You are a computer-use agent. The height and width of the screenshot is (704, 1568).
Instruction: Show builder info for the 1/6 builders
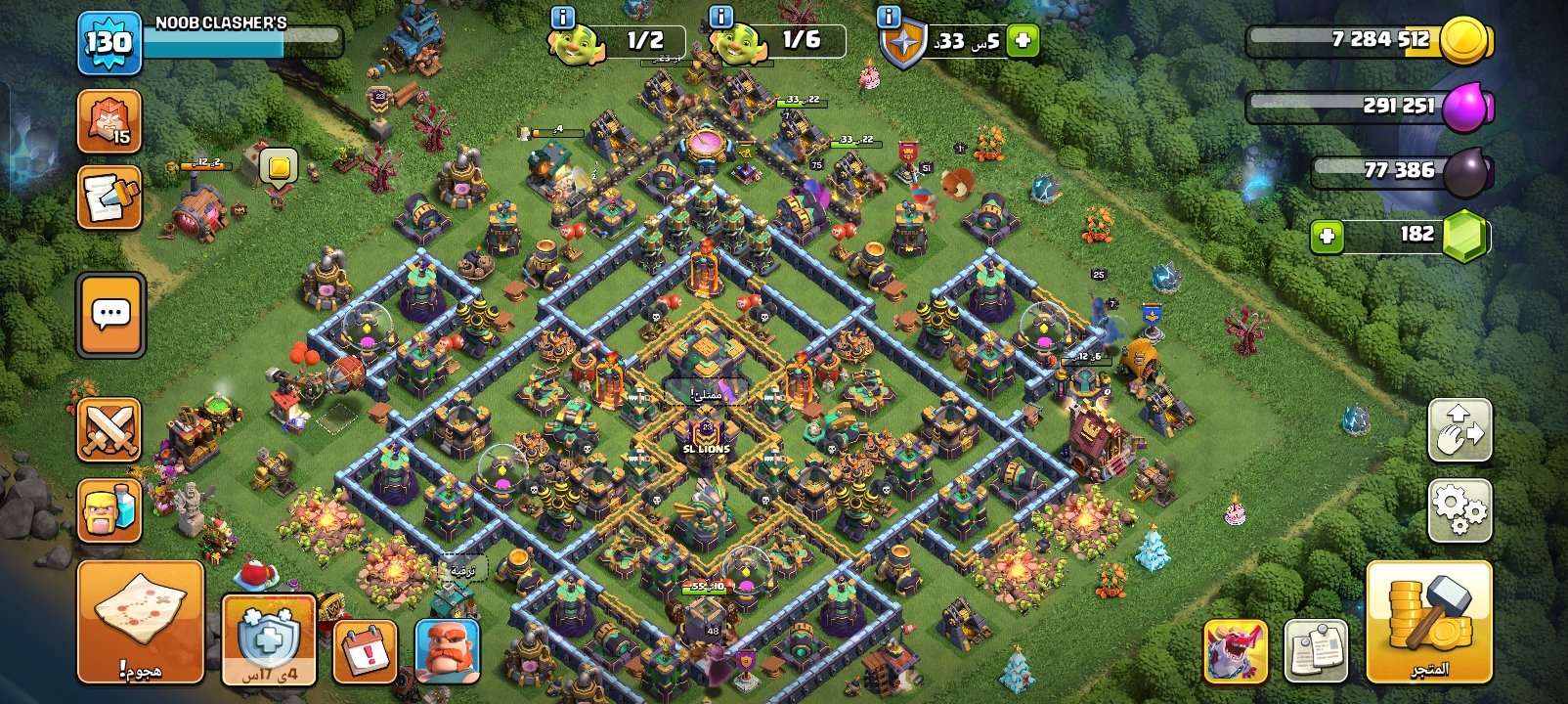tap(720, 17)
